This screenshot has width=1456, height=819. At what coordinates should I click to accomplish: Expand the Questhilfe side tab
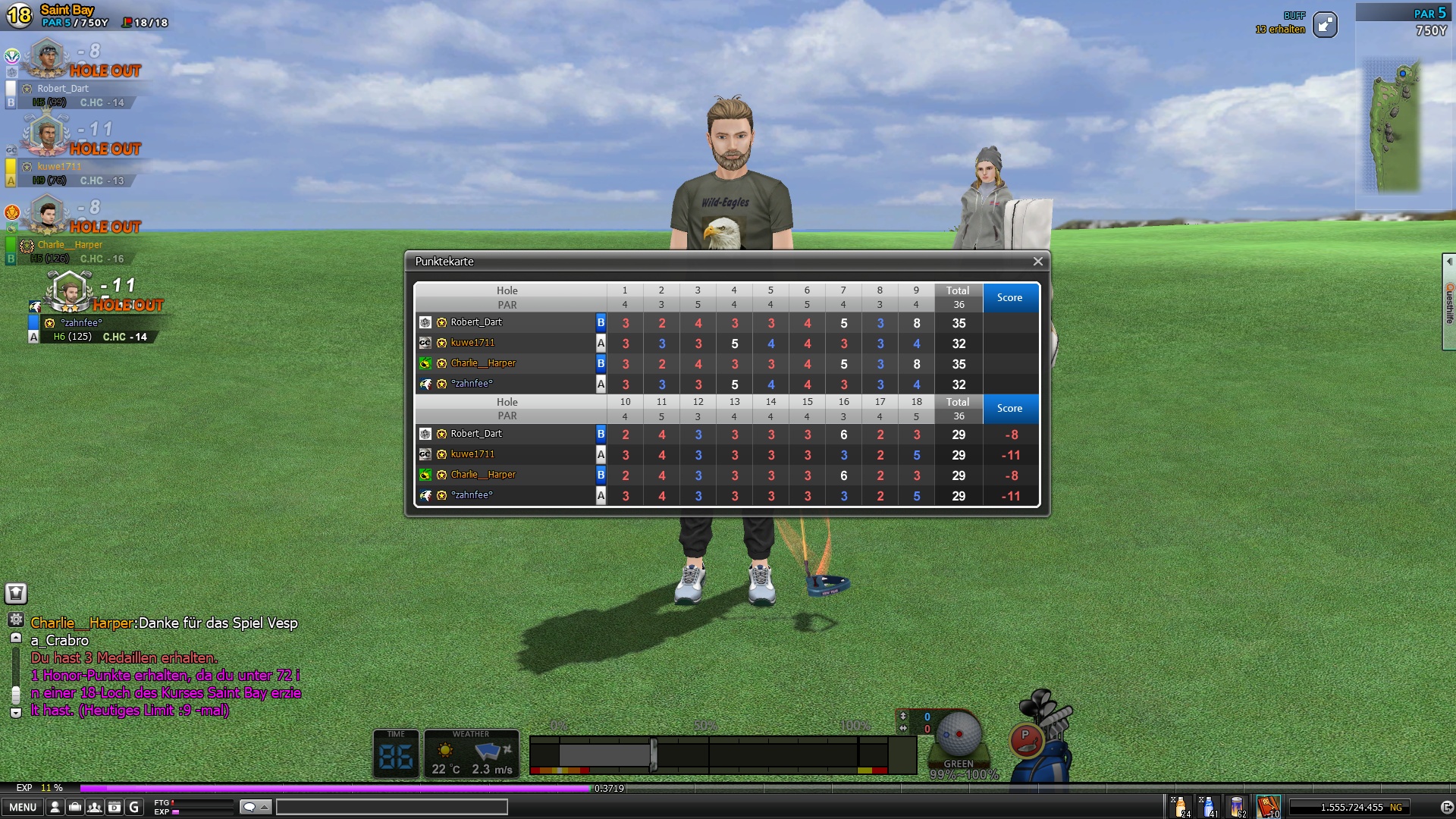1448,302
